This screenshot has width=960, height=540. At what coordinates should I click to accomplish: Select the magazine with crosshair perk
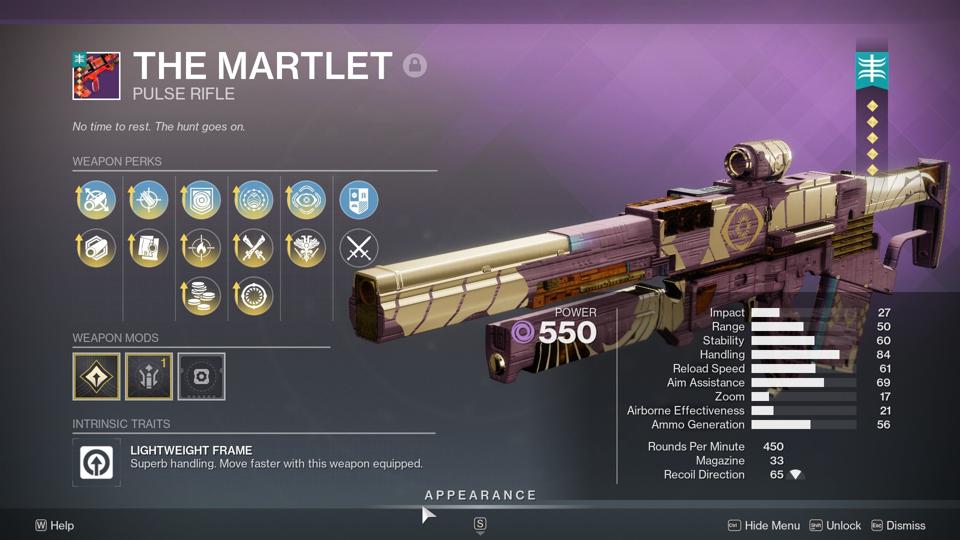149,200
